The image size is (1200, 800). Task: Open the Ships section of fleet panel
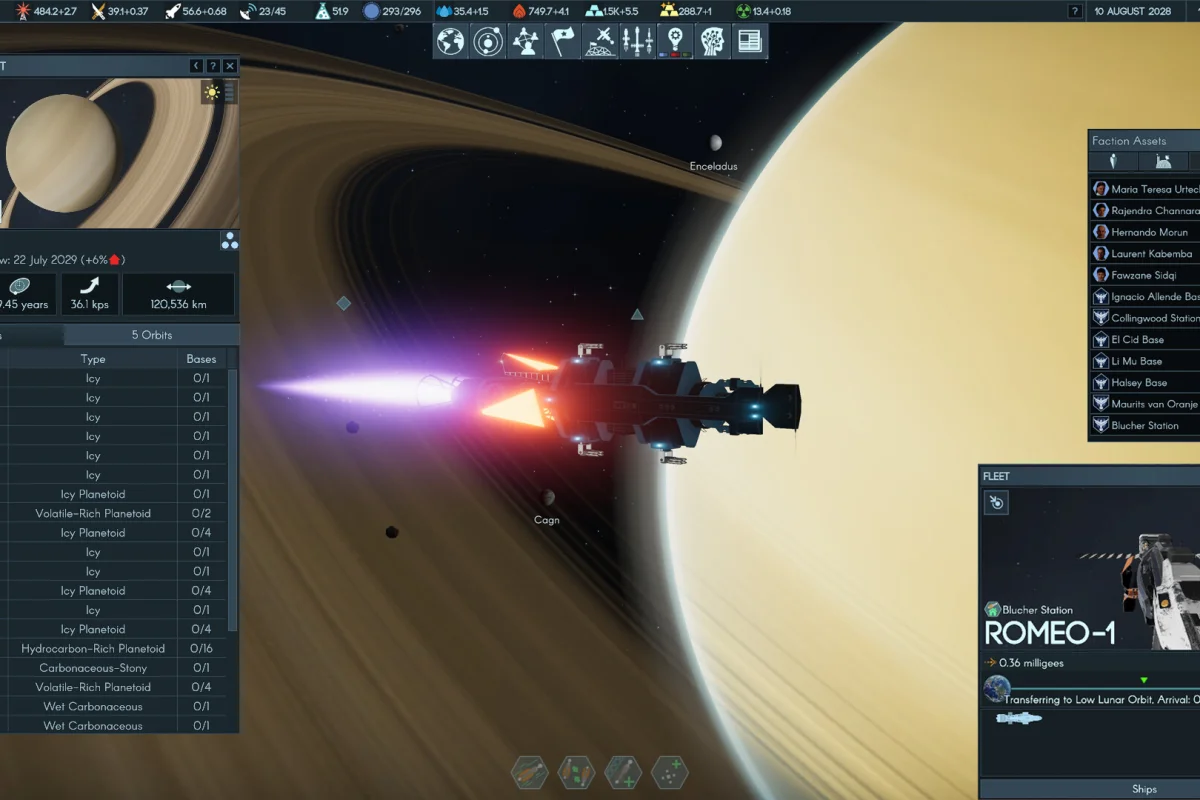pos(1144,789)
